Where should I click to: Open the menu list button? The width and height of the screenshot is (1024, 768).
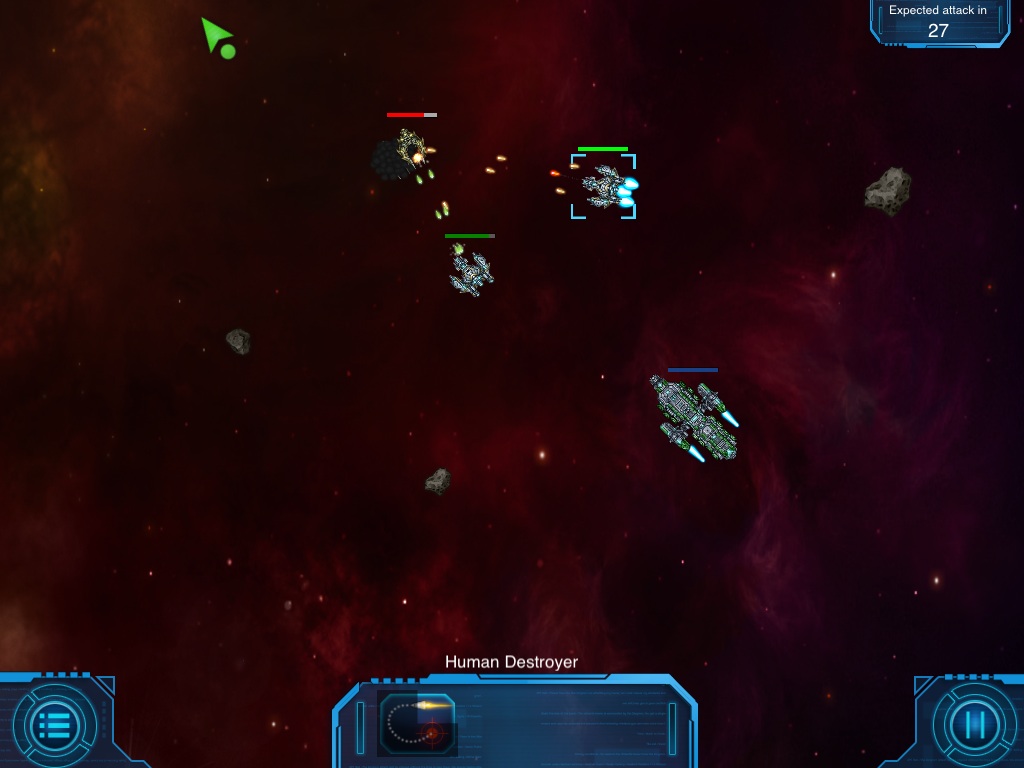(x=55, y=723)
